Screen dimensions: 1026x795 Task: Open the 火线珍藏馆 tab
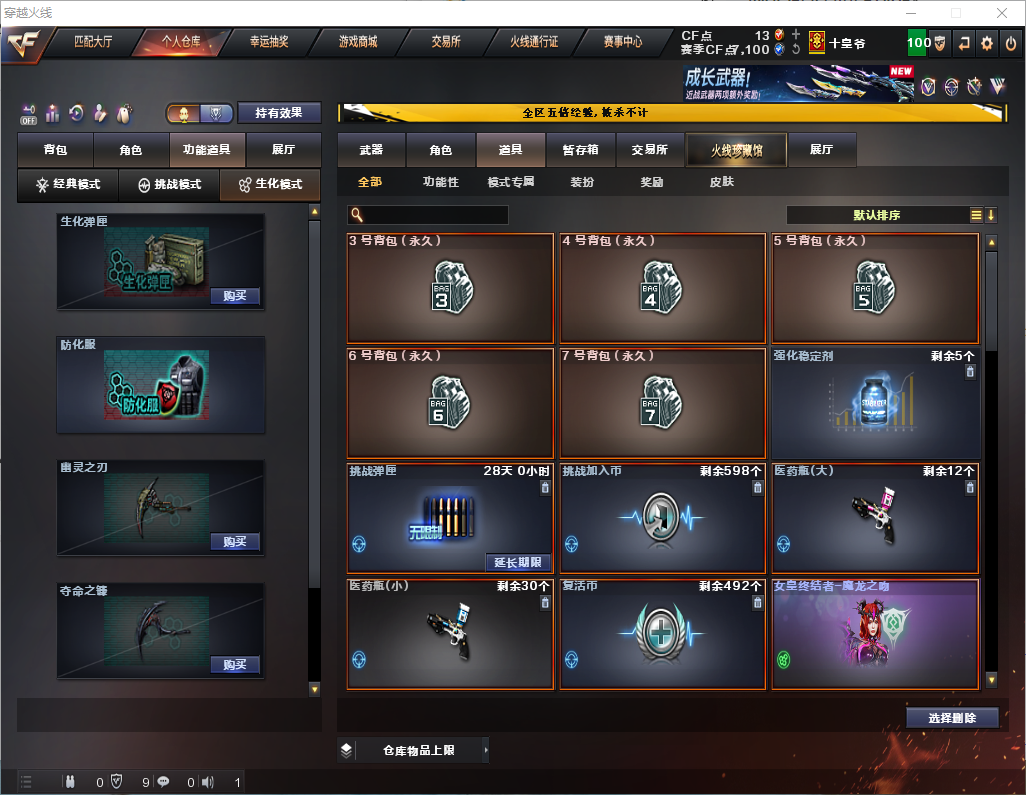(736, 150)
